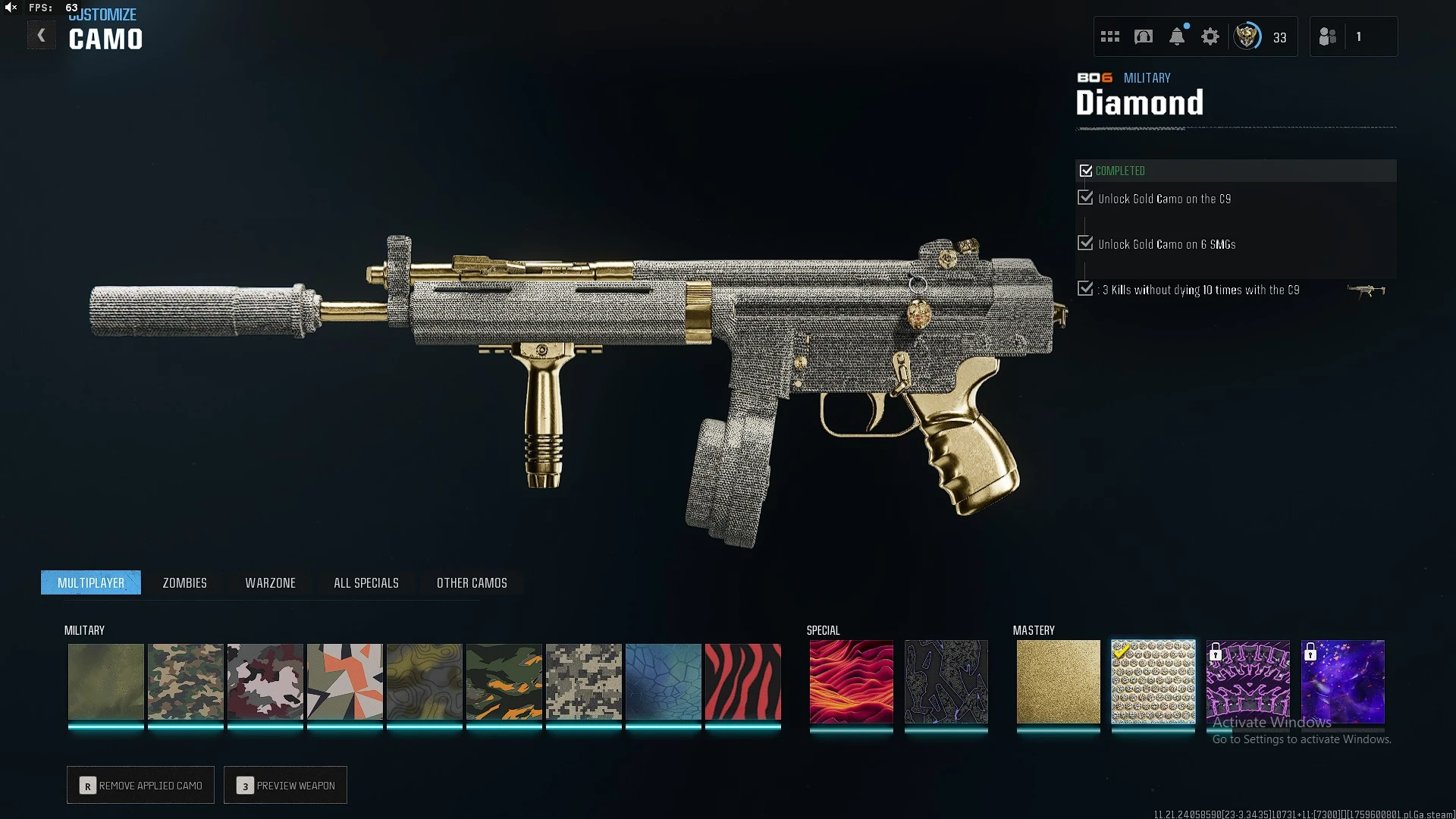Apply the red wavy special camo

851,681
